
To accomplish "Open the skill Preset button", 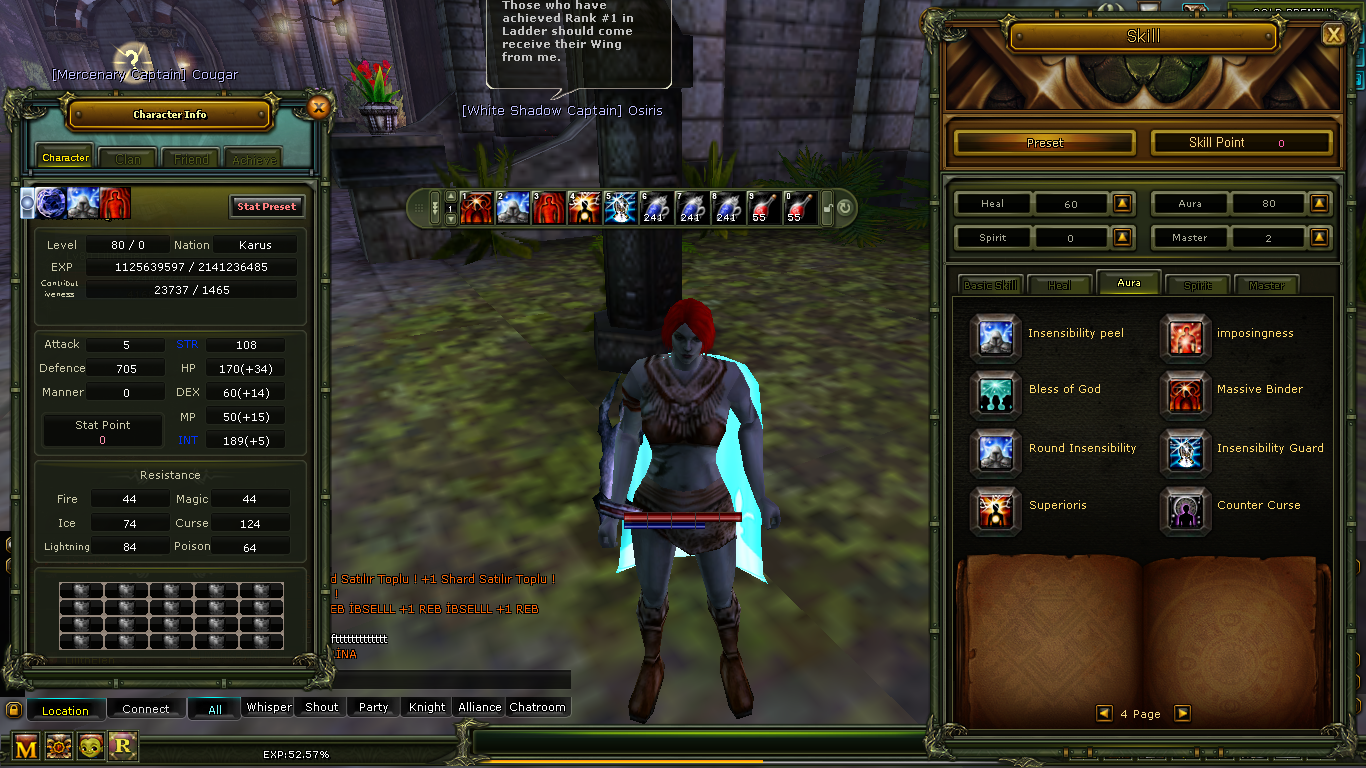I will coord(1043,142).
